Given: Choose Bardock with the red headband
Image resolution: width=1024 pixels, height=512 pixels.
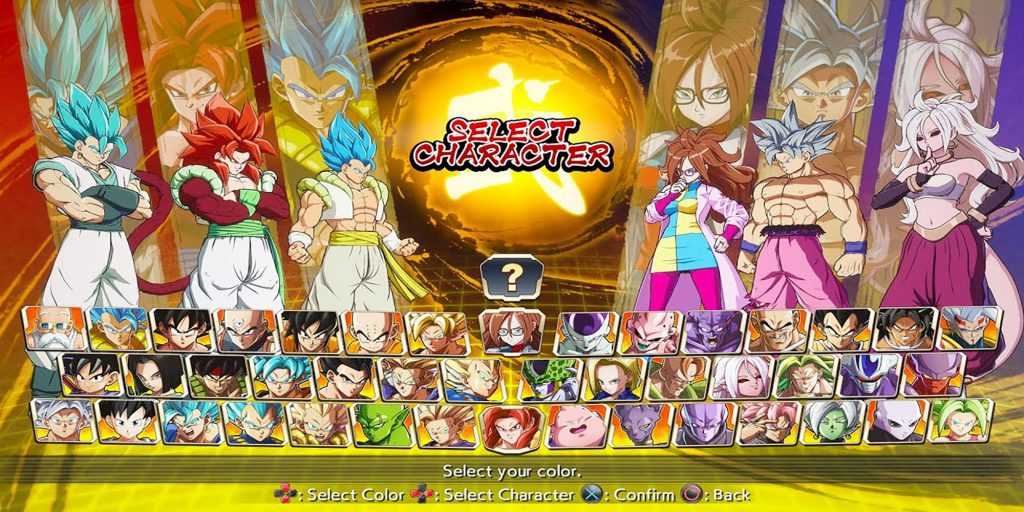Looking at the screenshot, I should (x=220, y=377).
